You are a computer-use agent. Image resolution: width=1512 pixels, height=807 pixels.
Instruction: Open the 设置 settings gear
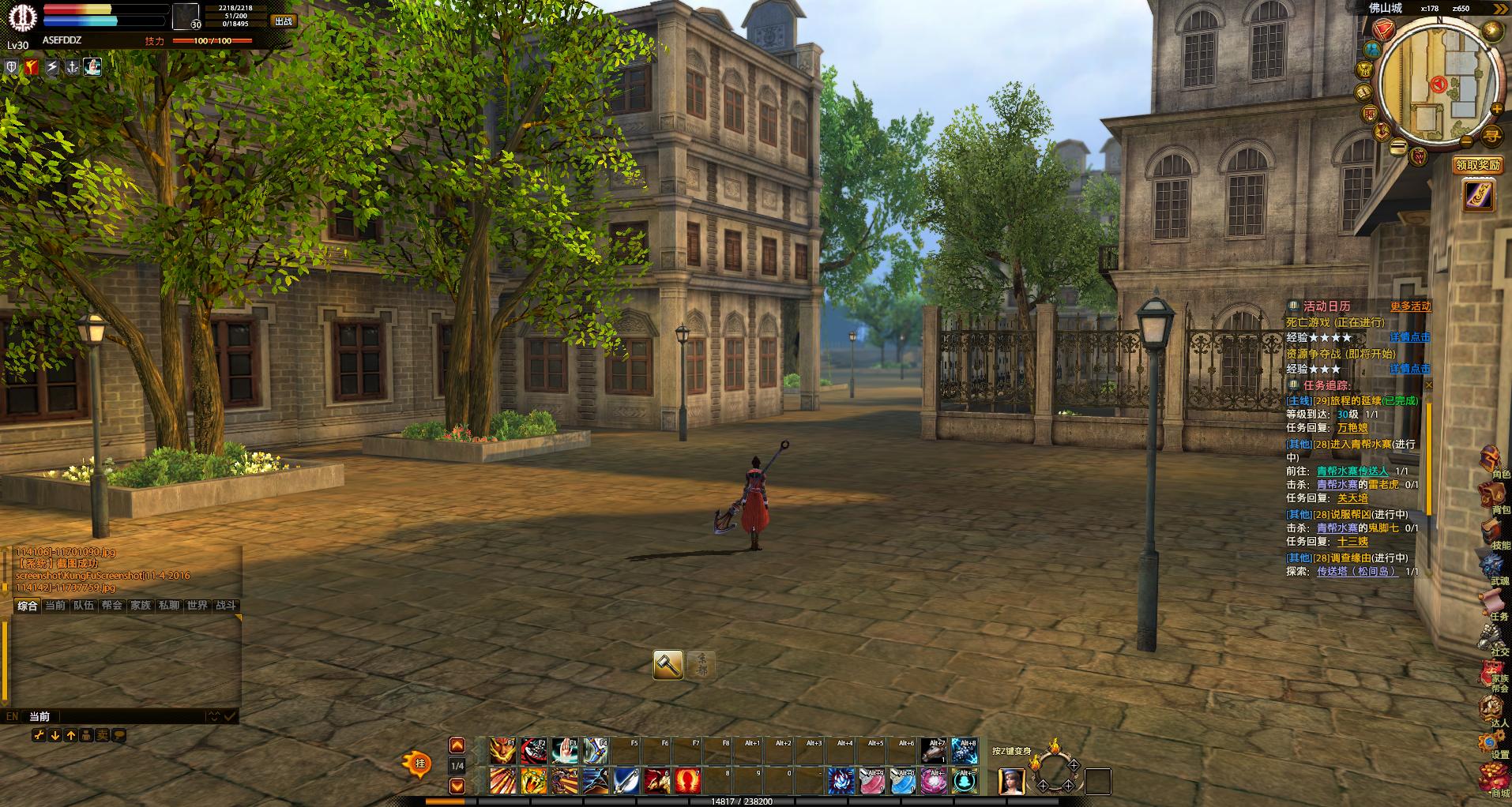coord(1491,742)
